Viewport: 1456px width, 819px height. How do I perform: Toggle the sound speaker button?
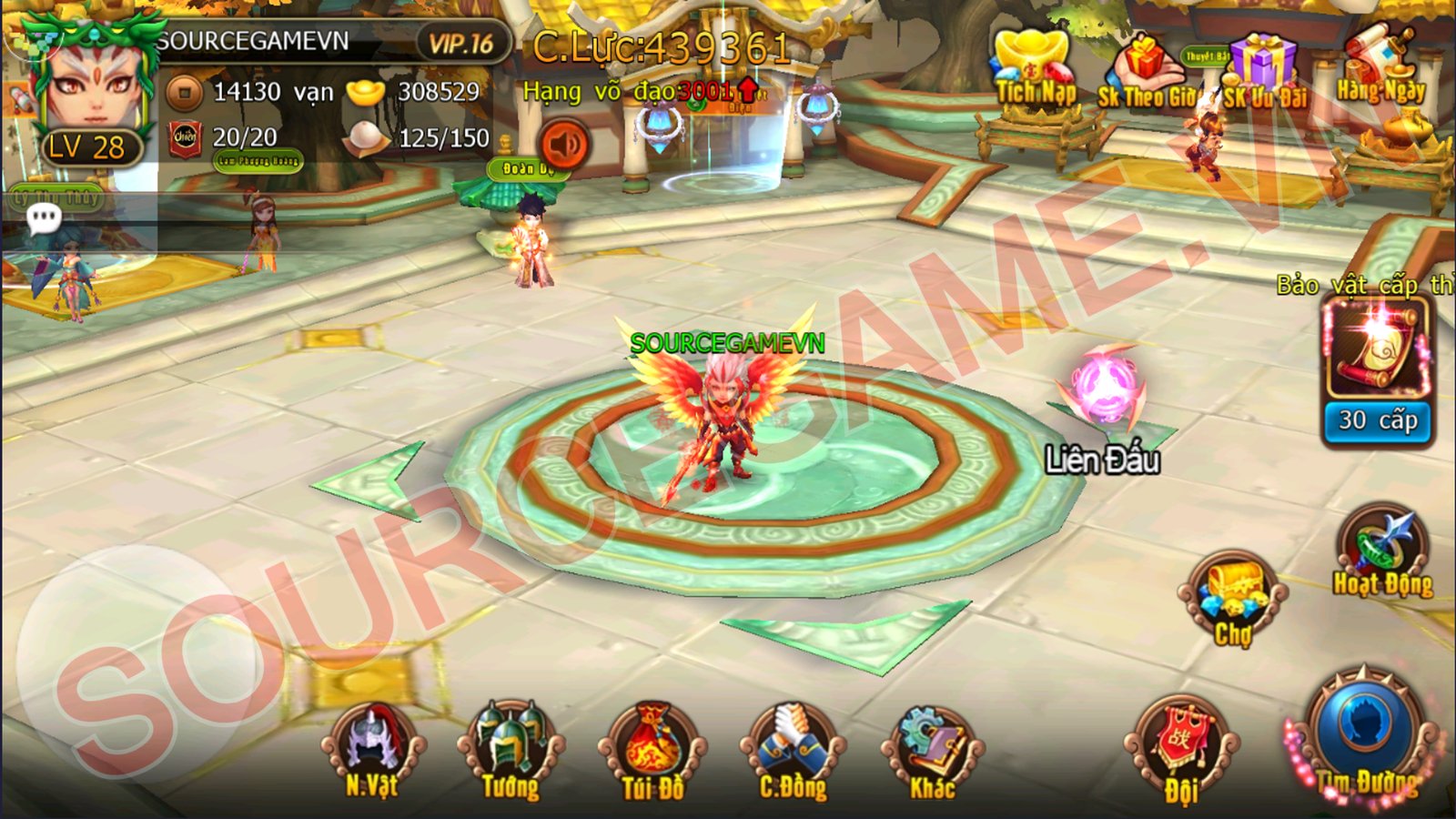[x=565, y=145]
